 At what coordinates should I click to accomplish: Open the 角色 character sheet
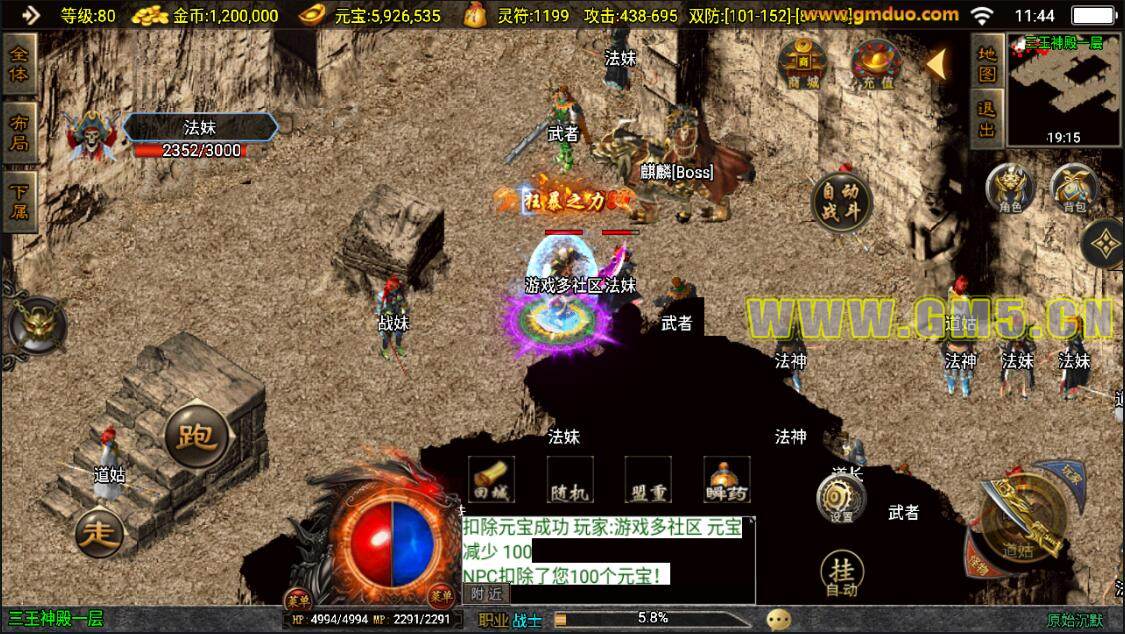tap(1009, 189)
